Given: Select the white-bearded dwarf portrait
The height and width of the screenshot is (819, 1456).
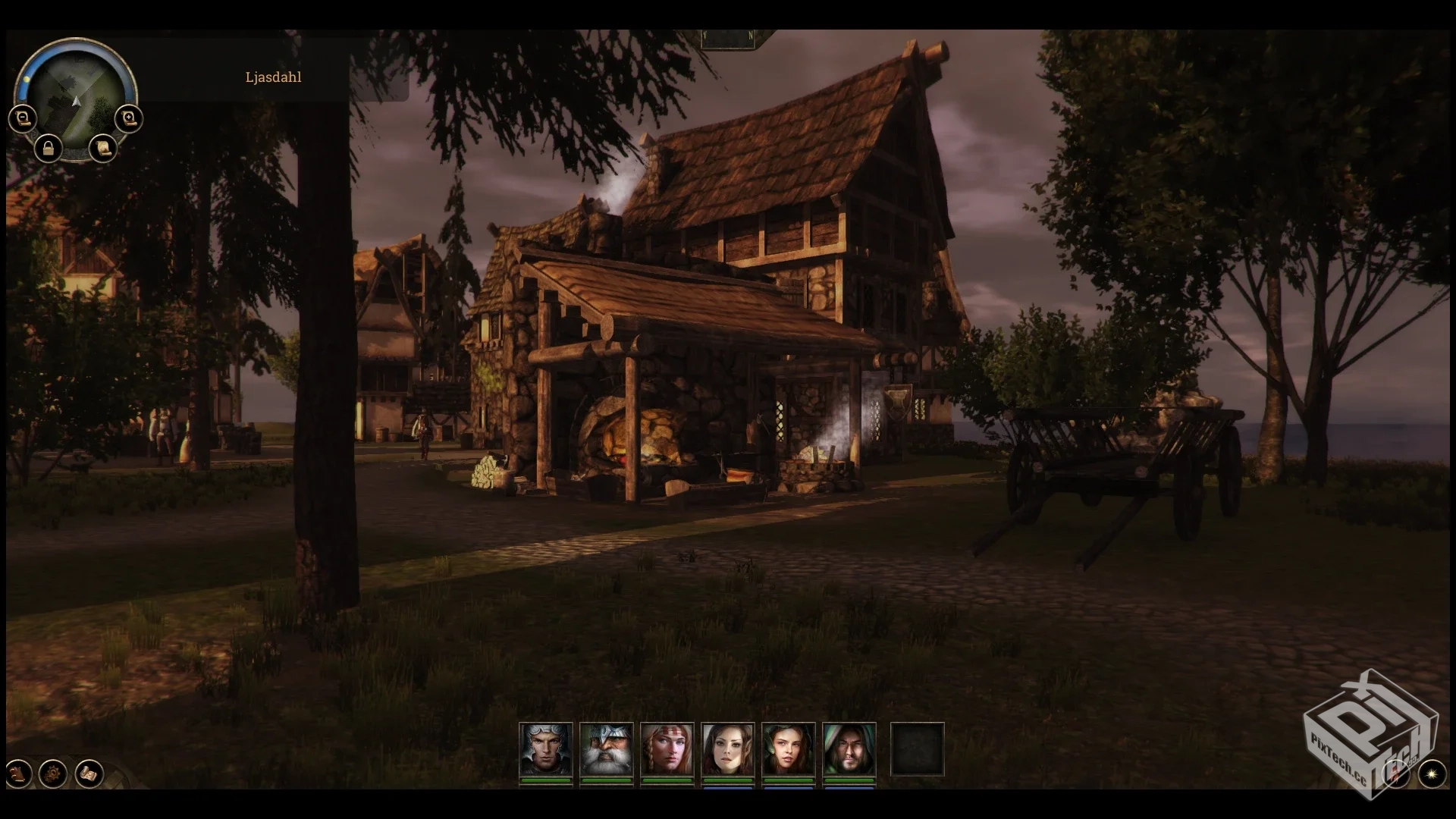Looking at the screenshot, I should [x=606, y=749].
